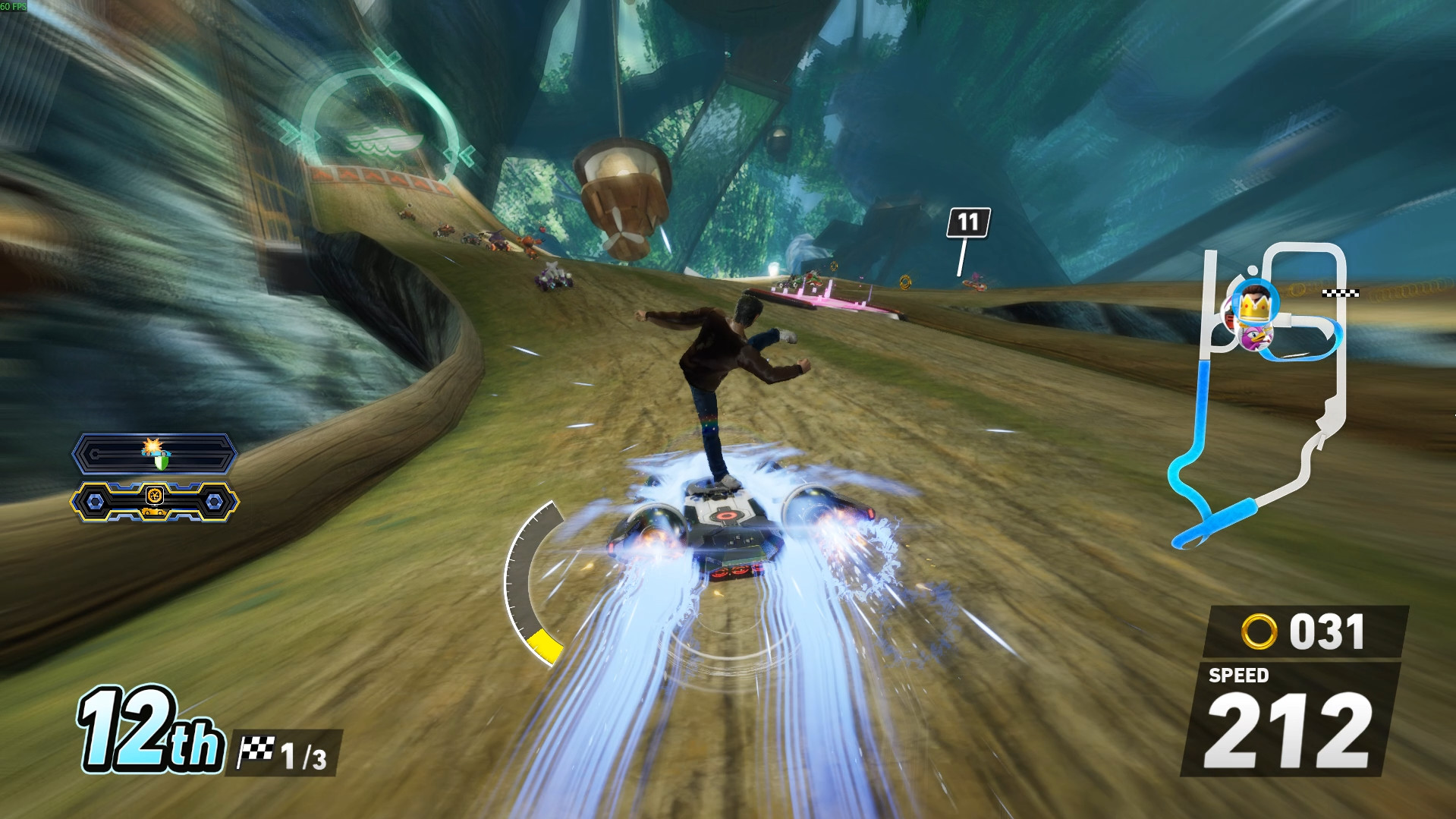Click the circular wheel emblem in the gadget bar
The image size is (1456, 819).
point(156,496)
